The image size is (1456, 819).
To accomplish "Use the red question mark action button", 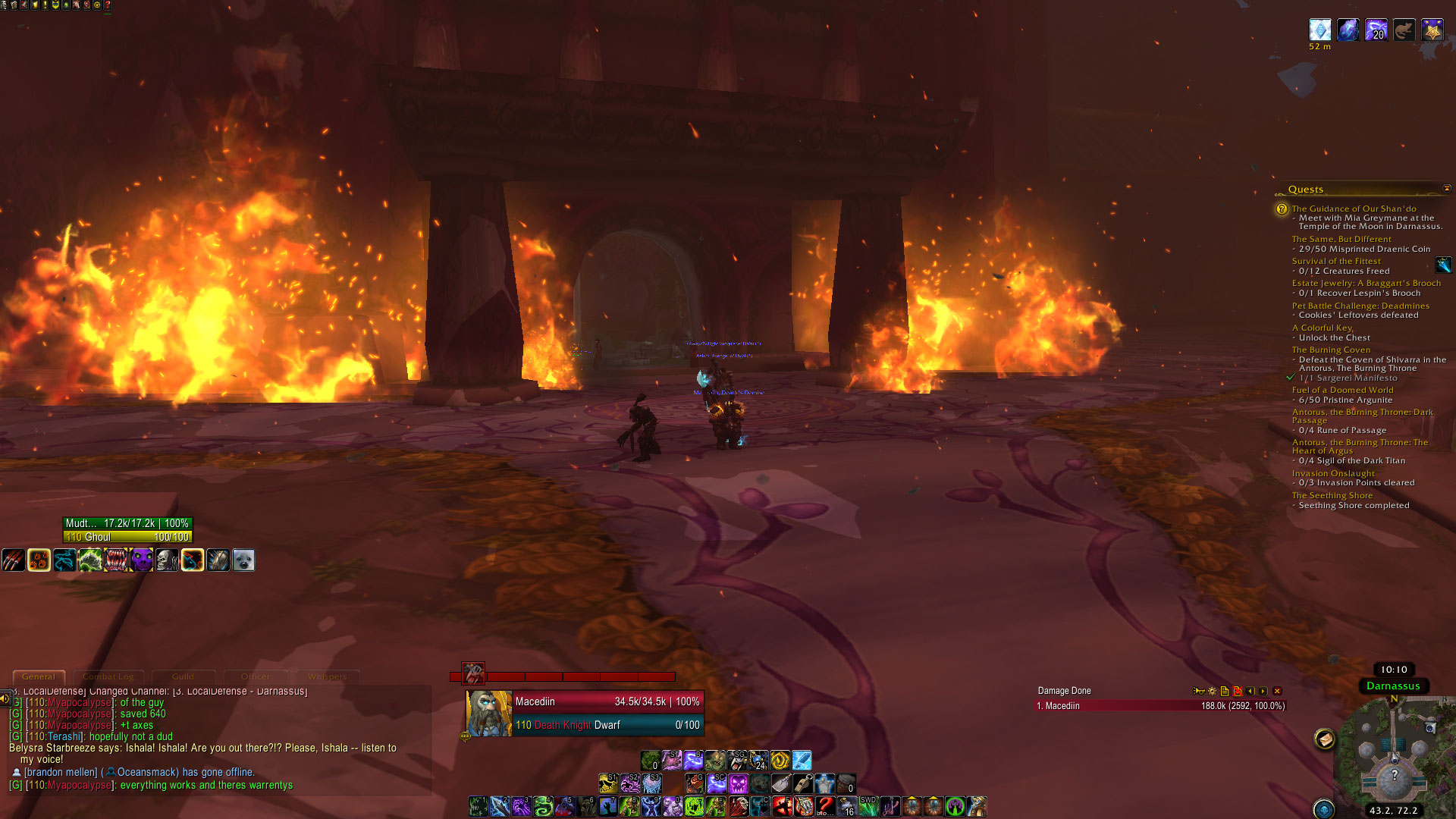I will [x=825, y=806].
